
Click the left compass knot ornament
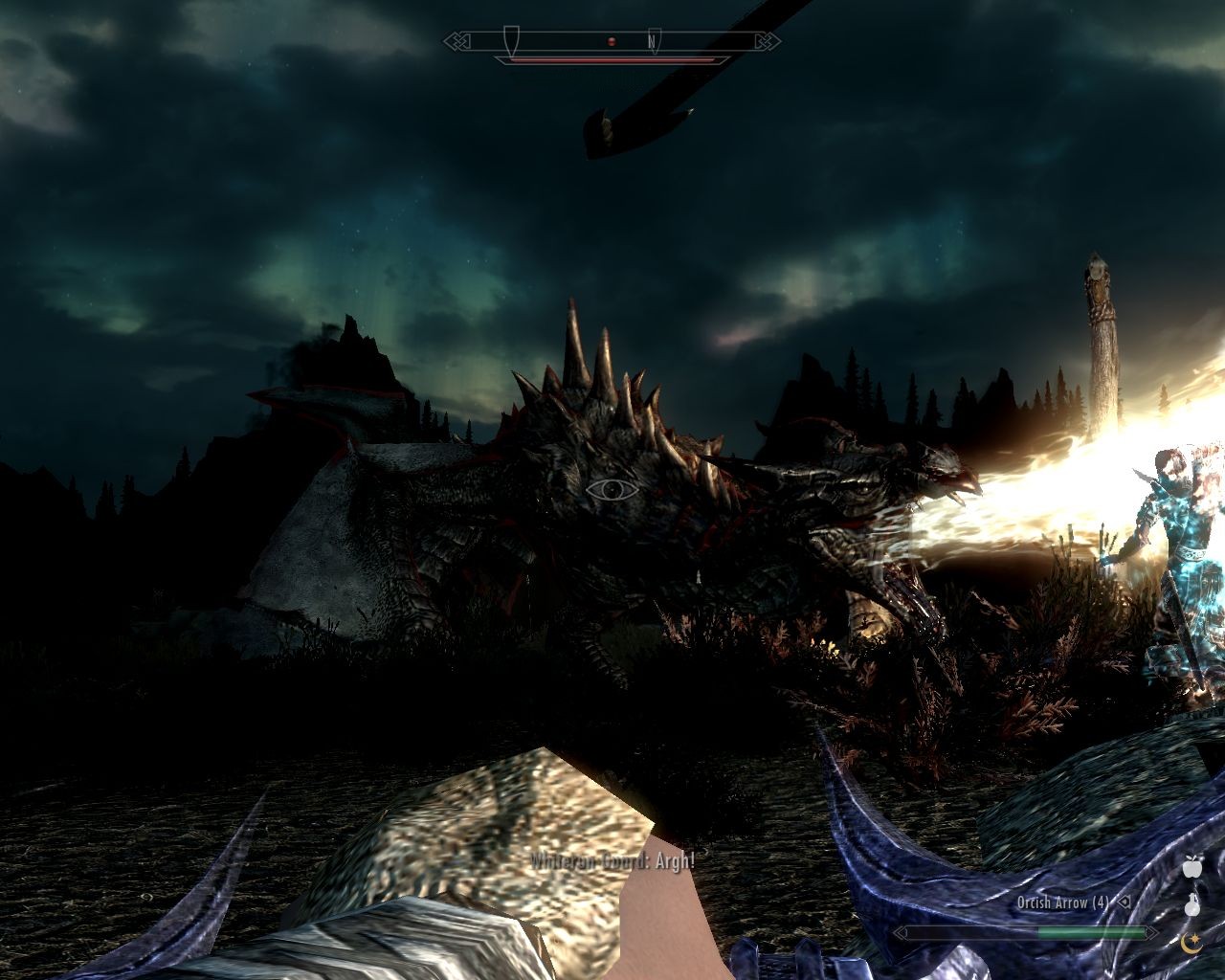[x=457, y=39]
